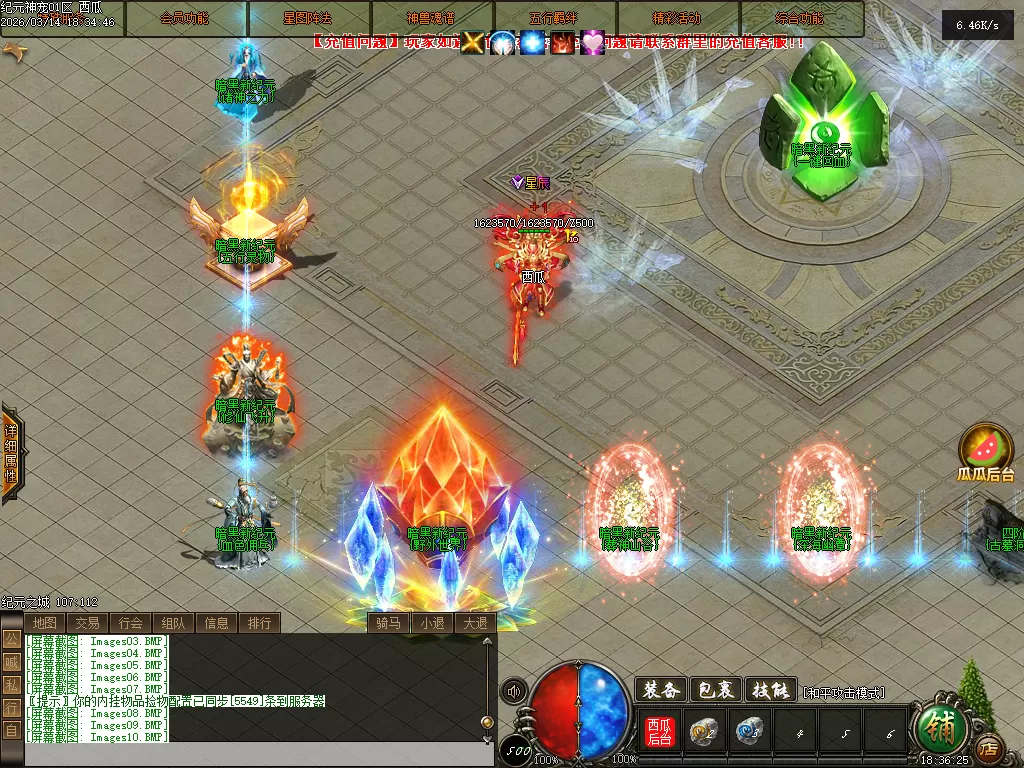Show the 排行 ranking list

click(x=259, y=623)
